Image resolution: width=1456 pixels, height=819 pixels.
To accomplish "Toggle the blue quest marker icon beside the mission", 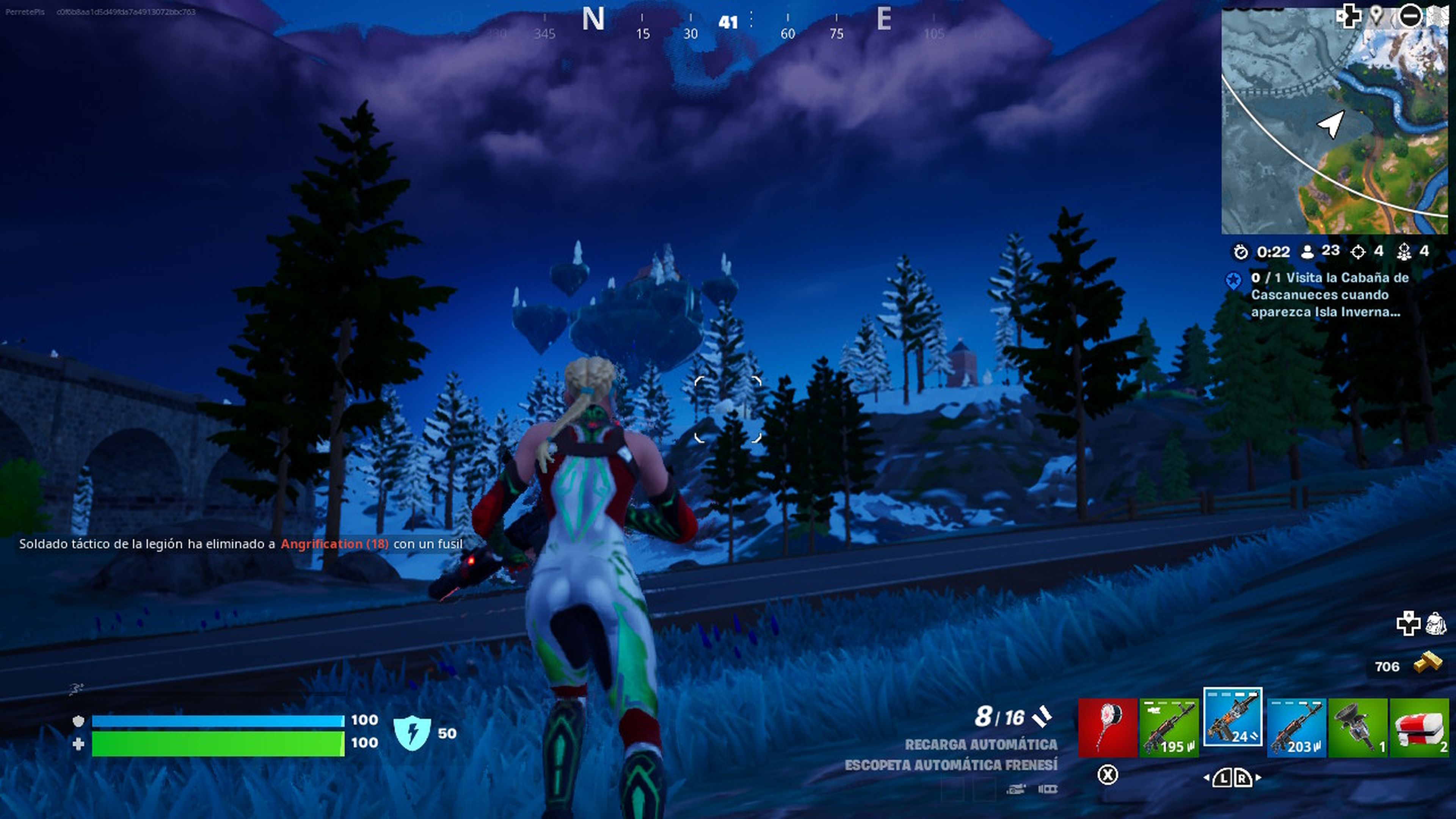I will point(1234,279).
